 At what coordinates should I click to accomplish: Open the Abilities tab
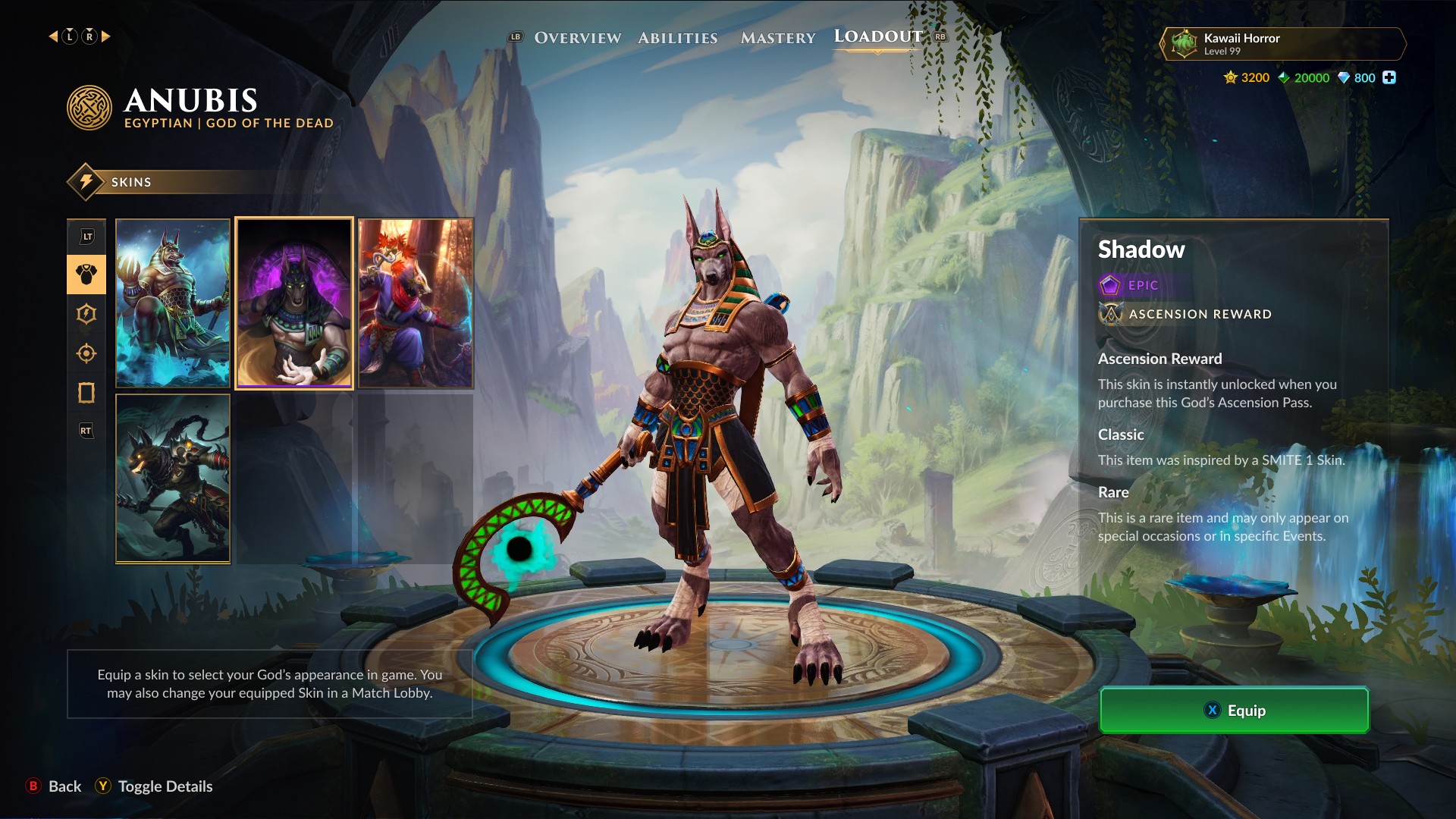[x=677, y=38]
